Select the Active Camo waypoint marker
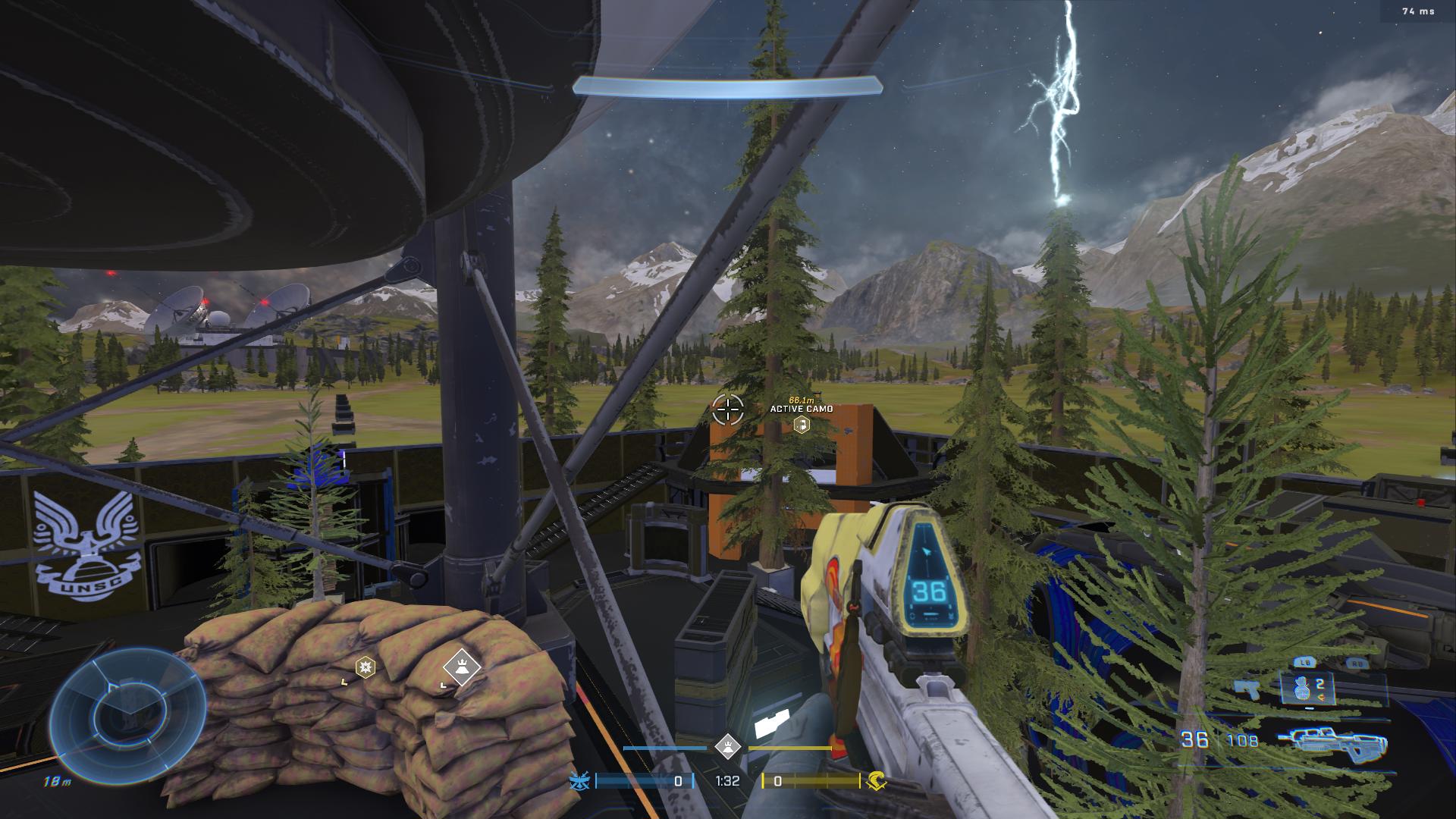This screenshot has width=1456, height=819. 801,425
